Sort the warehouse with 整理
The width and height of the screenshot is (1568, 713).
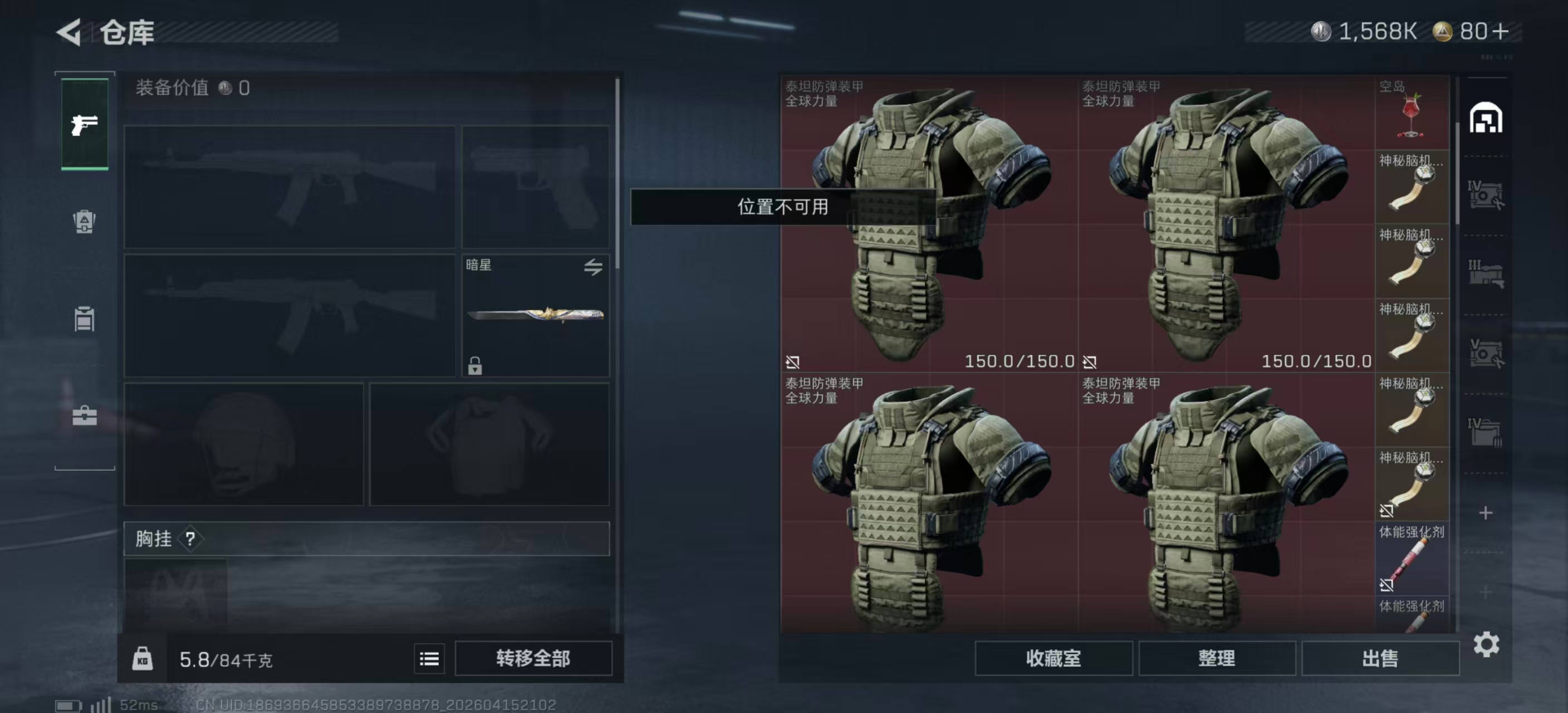coord(1216,658)
